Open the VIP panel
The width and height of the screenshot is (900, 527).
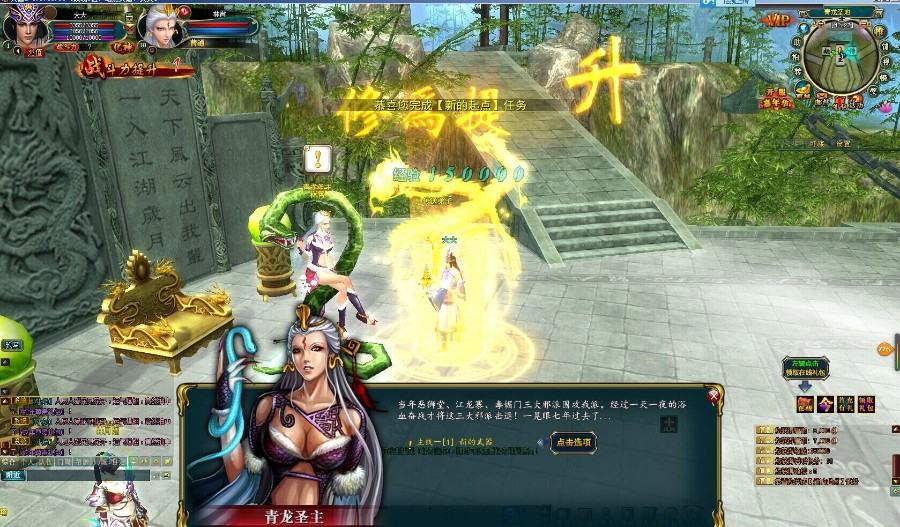tap(776, 20)
